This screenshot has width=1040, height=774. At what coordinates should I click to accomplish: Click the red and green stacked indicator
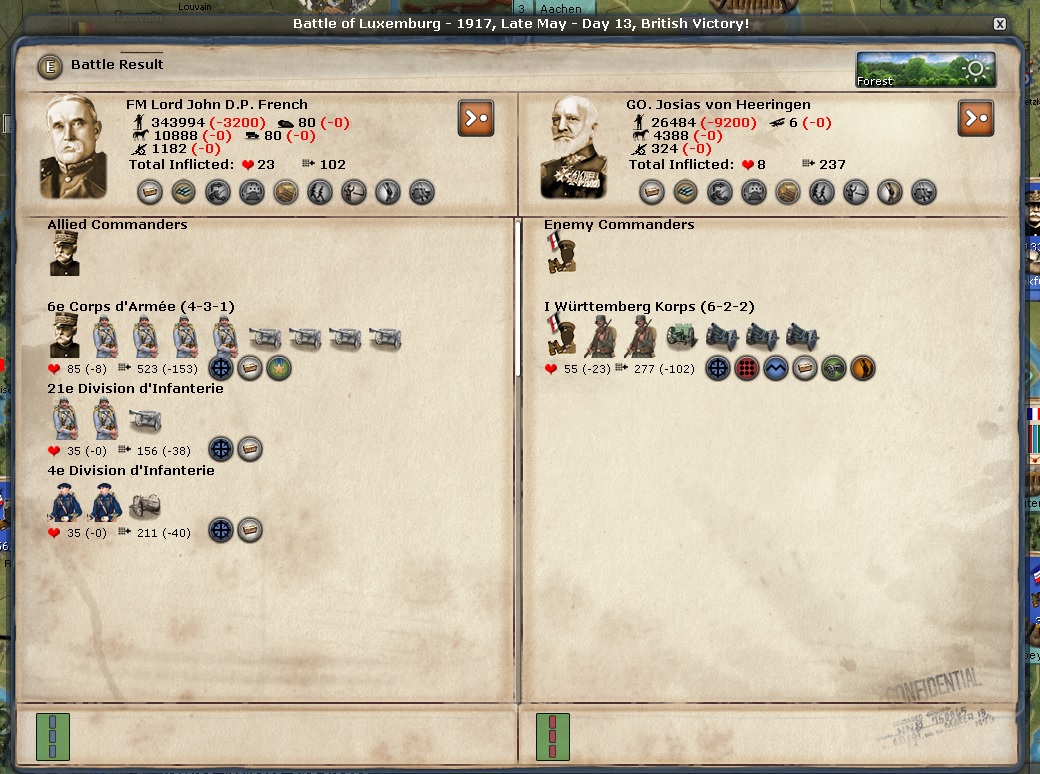coord(553,735)
